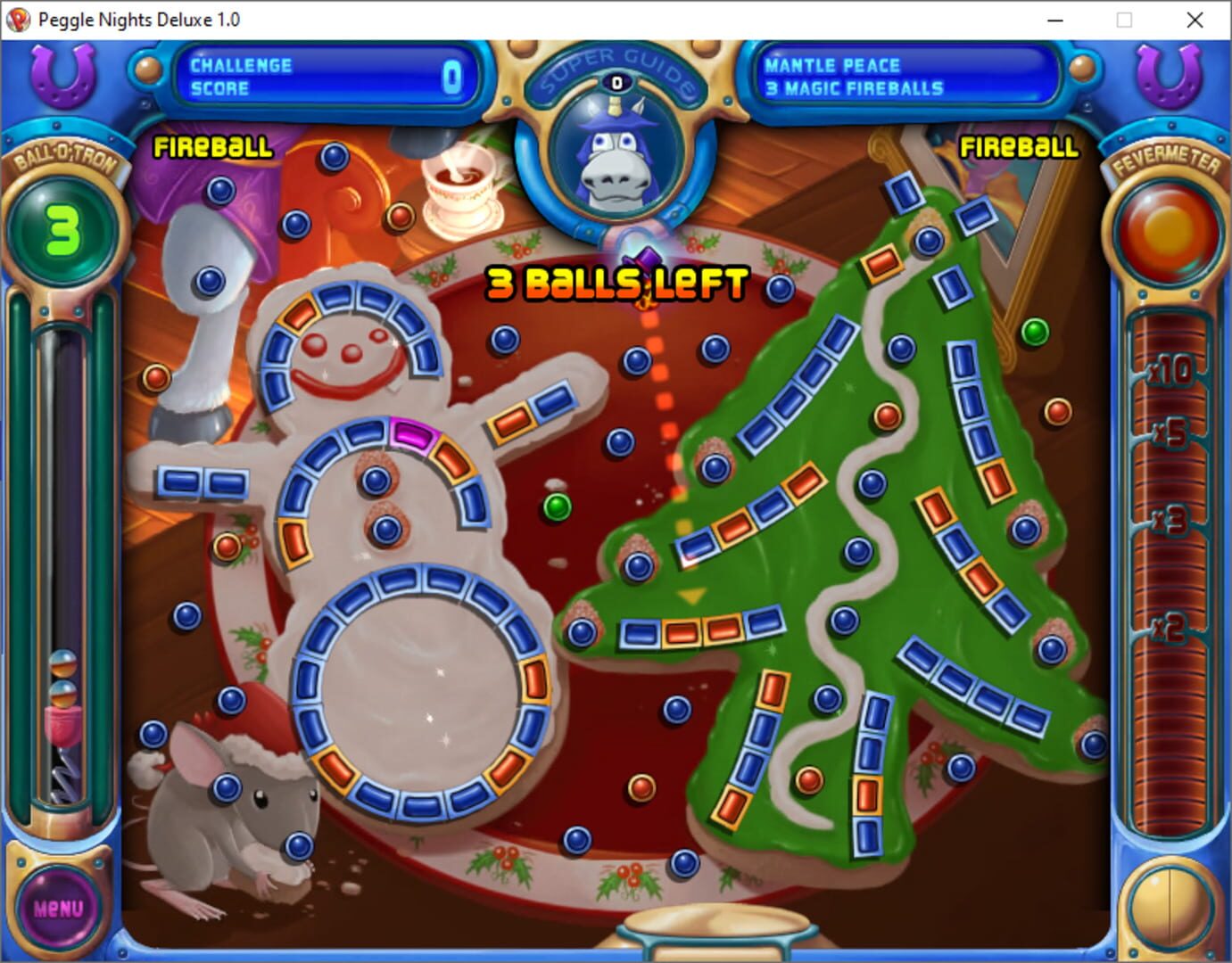Click the right FIREBALL label
The height and width of the screenshot is (963, 1232).
[x=1019, y=148]
